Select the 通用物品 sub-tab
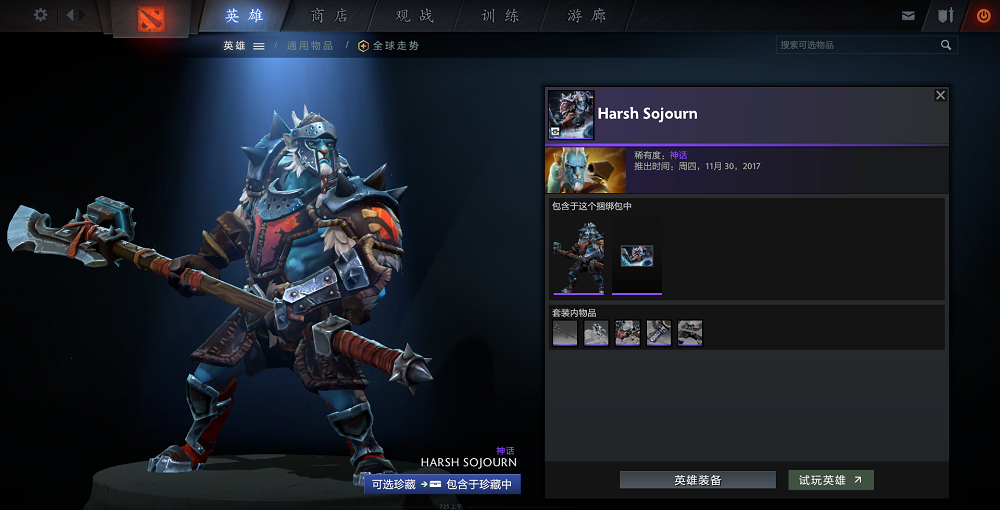 point(310,46)
